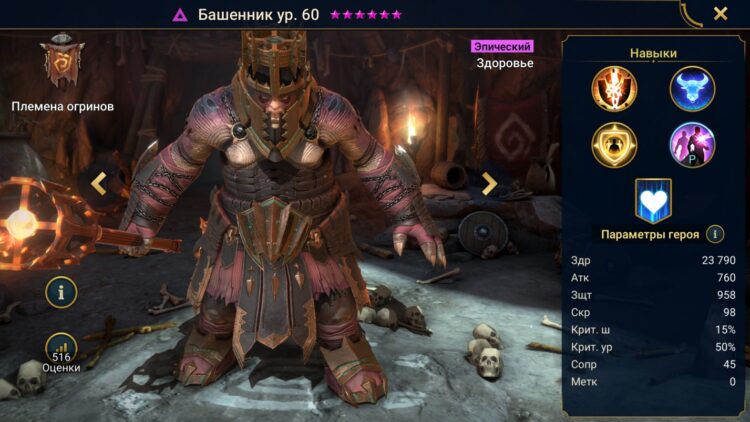Close the hero info screen
The width and height of the screenshot is (750, 422).
pyautogui.click(x=720, y=14)
